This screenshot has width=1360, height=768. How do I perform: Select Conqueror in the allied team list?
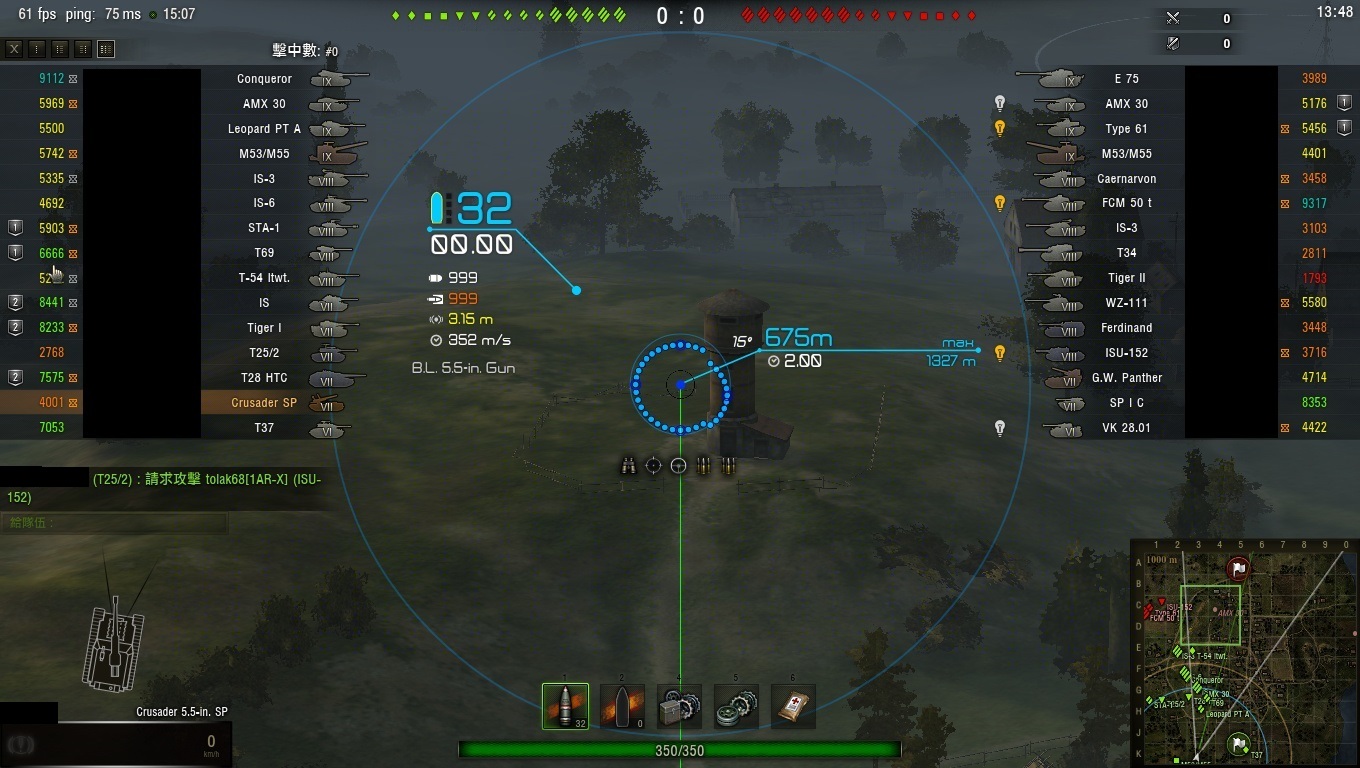[265, 79]
